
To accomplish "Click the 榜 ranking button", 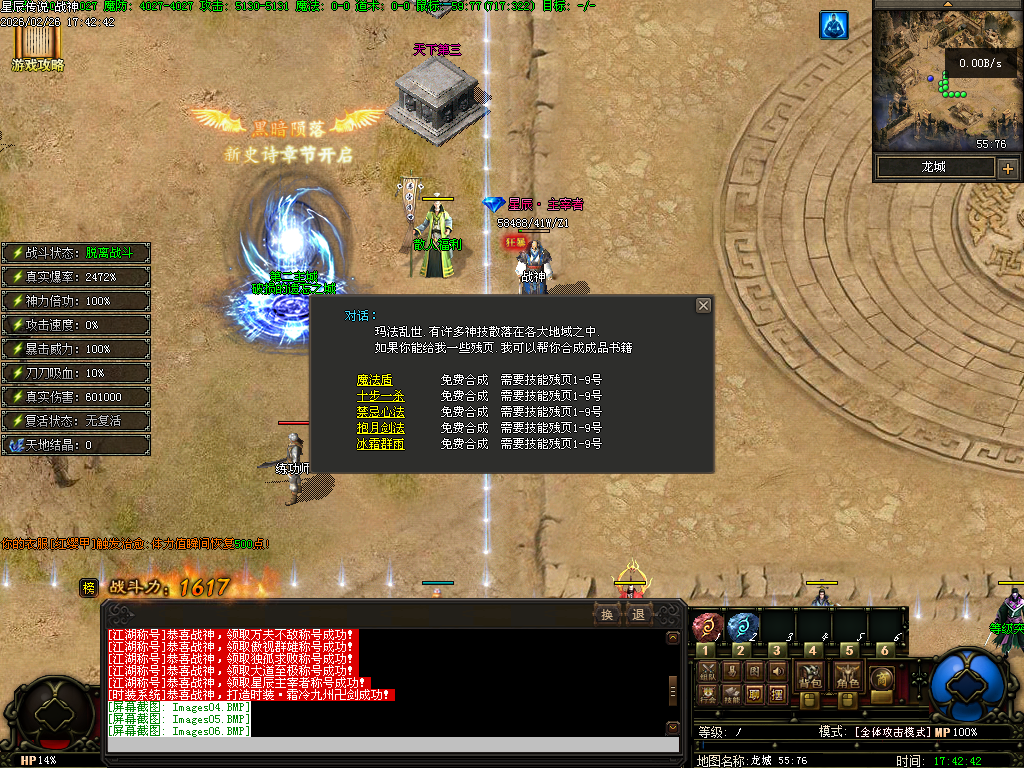I will point(89,589).
